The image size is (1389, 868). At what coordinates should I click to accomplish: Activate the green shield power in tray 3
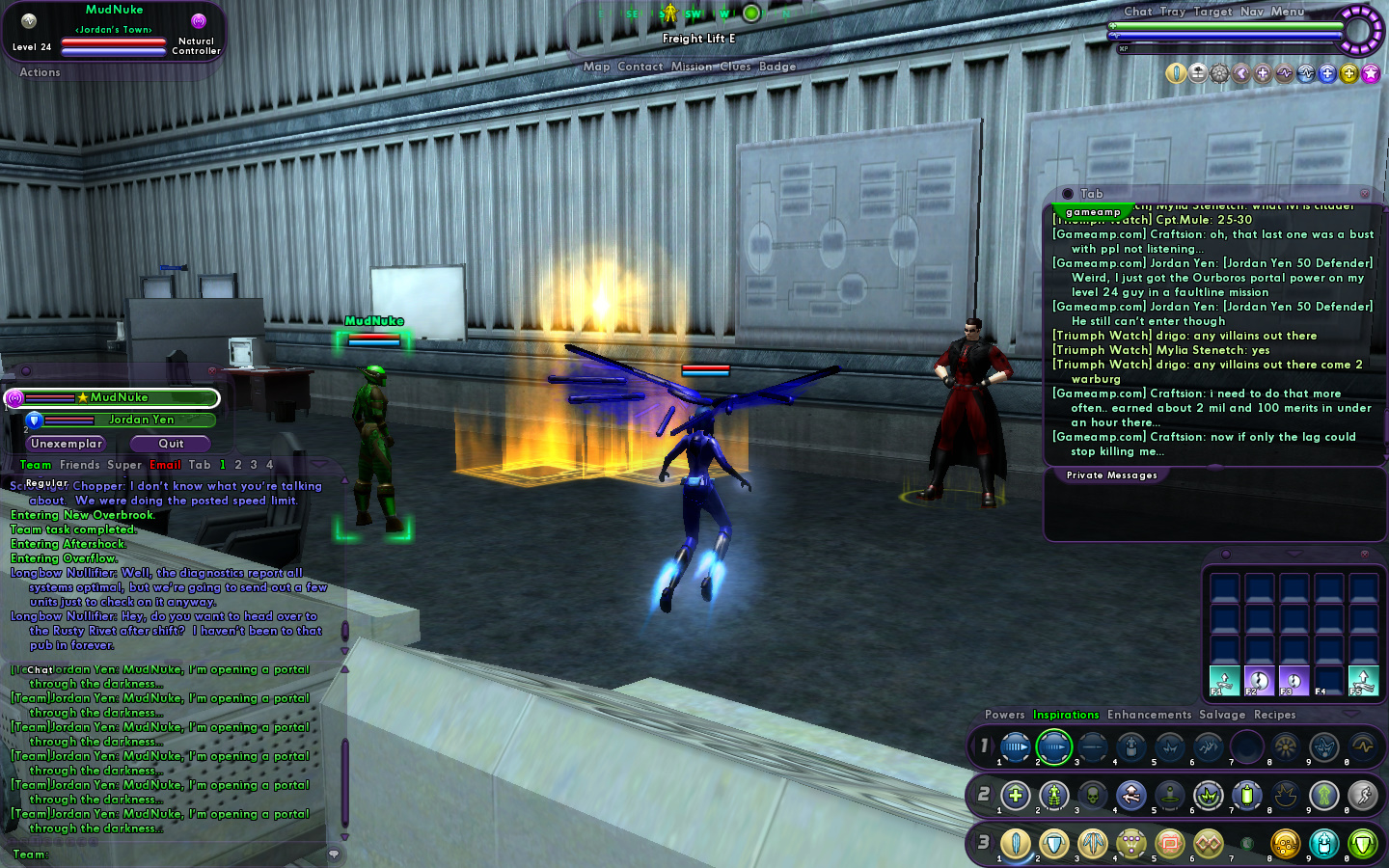pos(1362,844)
